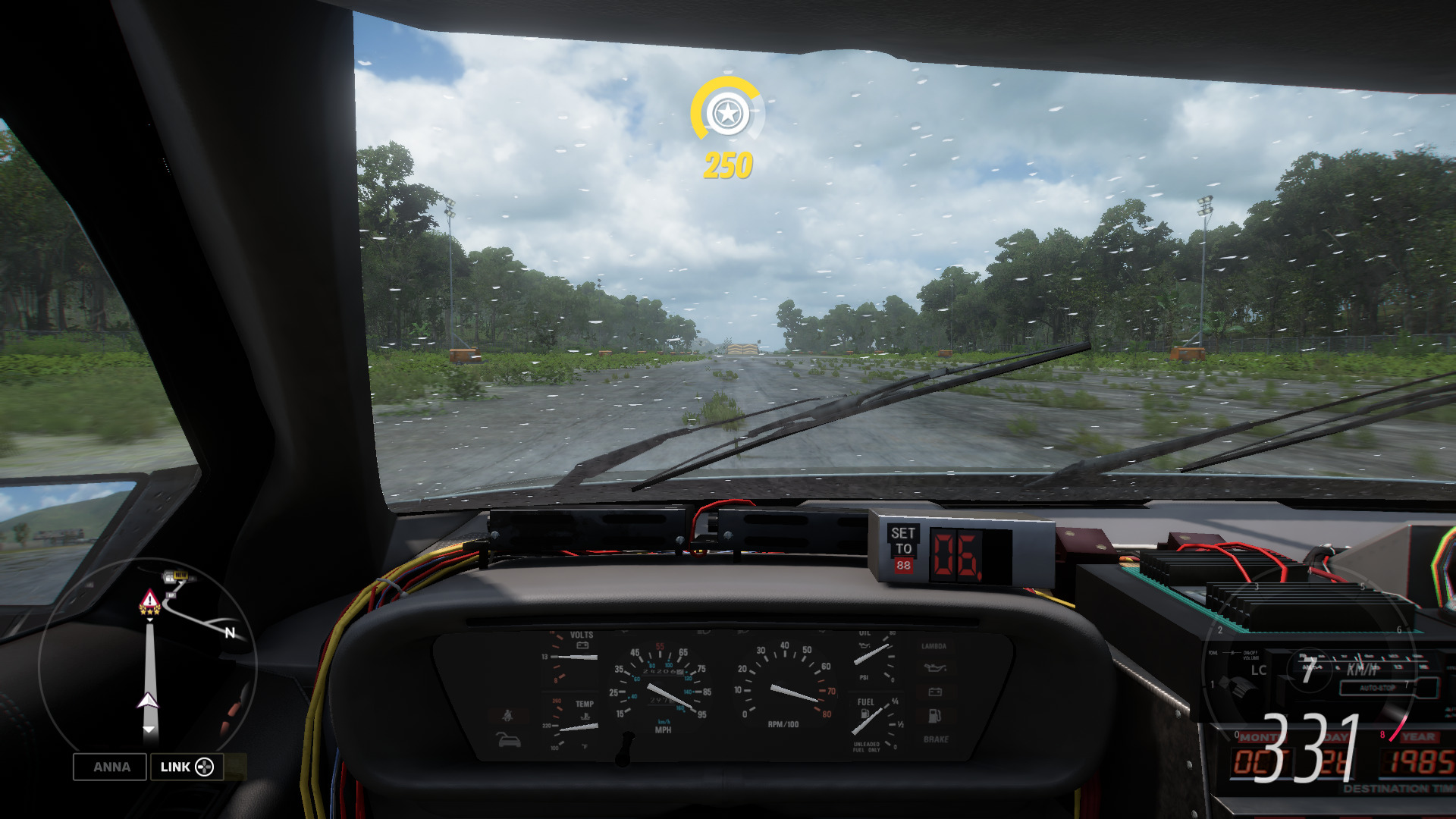The height and width of the screenshot is (819, 1456).
Task: Click the N compass letter on the minimap
Action: click(x=230, y=632)
